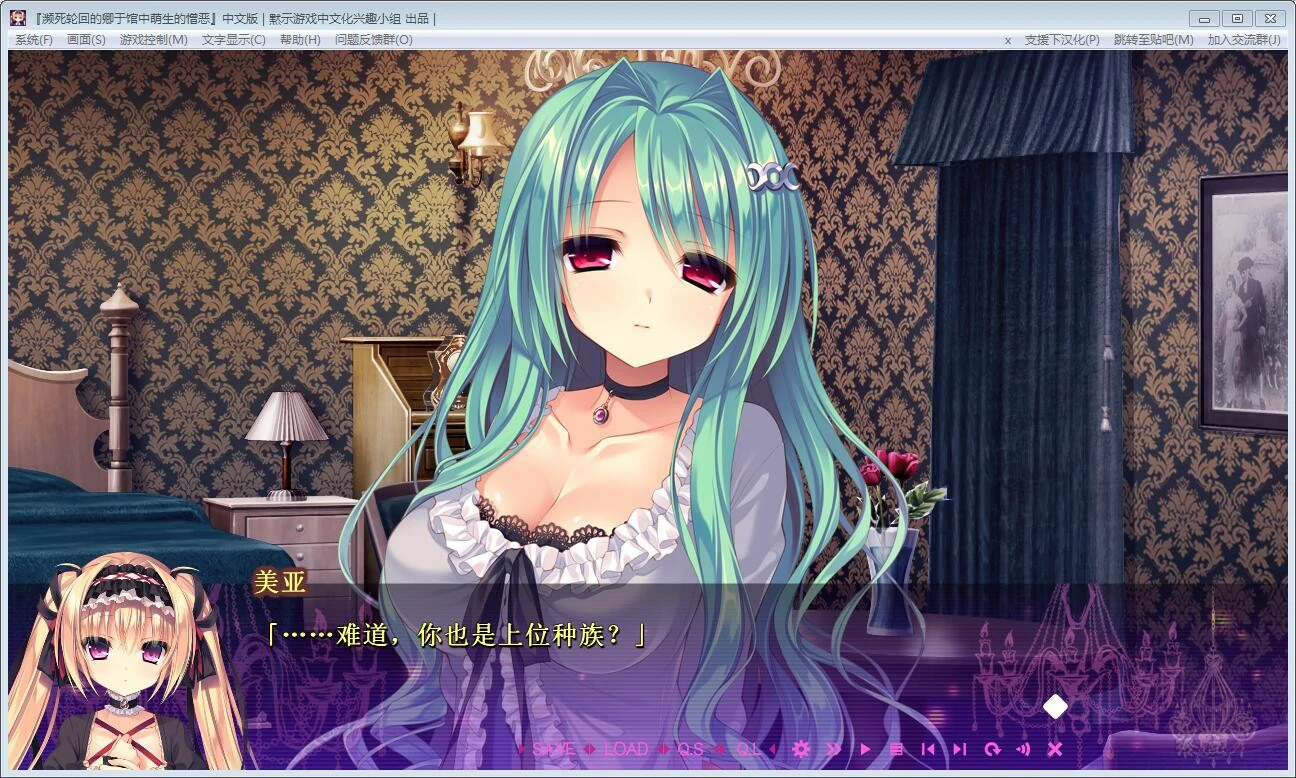Open the 帮助(H) help menu

click(x=300, y=40)
